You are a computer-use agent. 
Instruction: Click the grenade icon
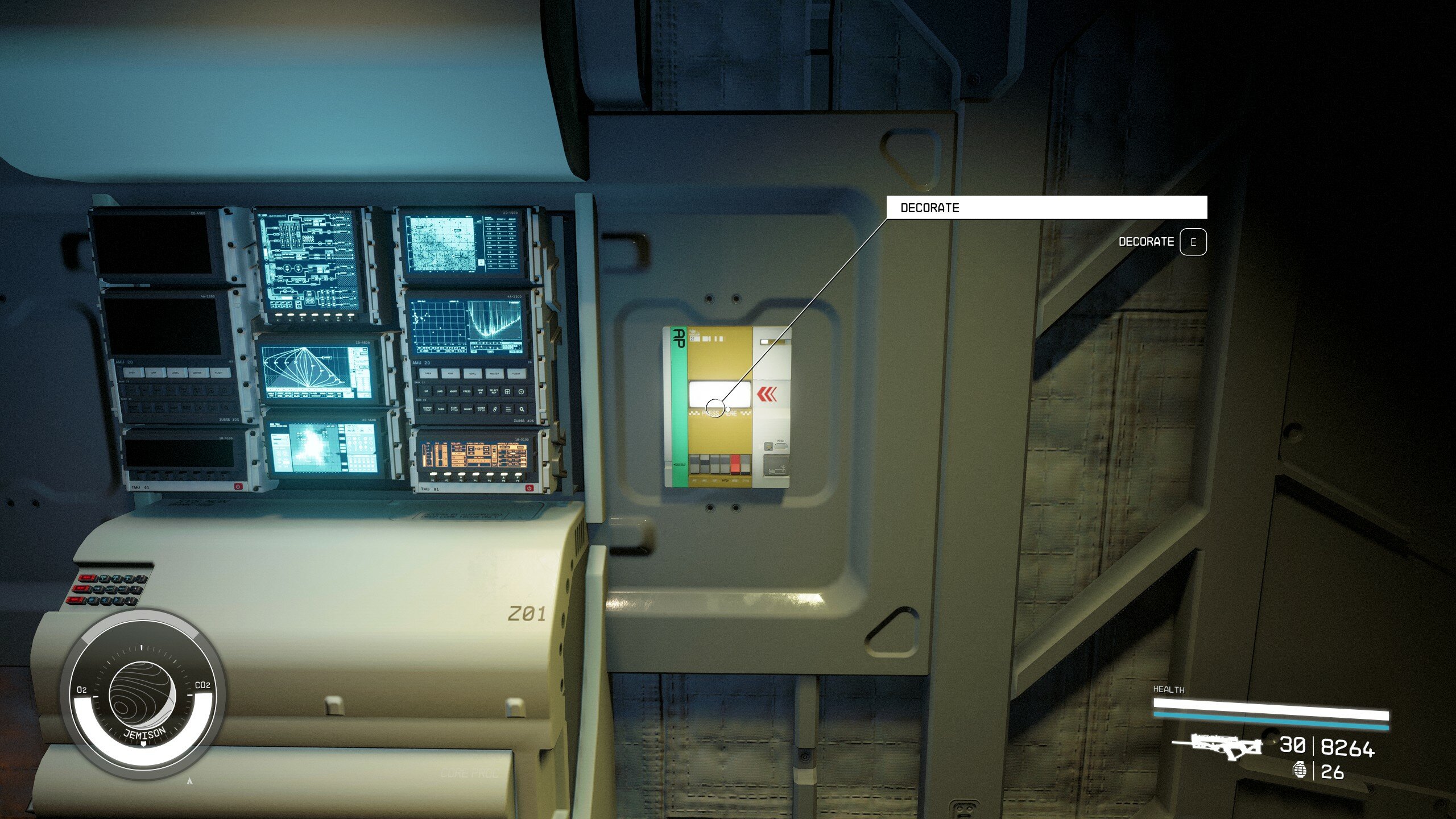tap(1300, 771)
